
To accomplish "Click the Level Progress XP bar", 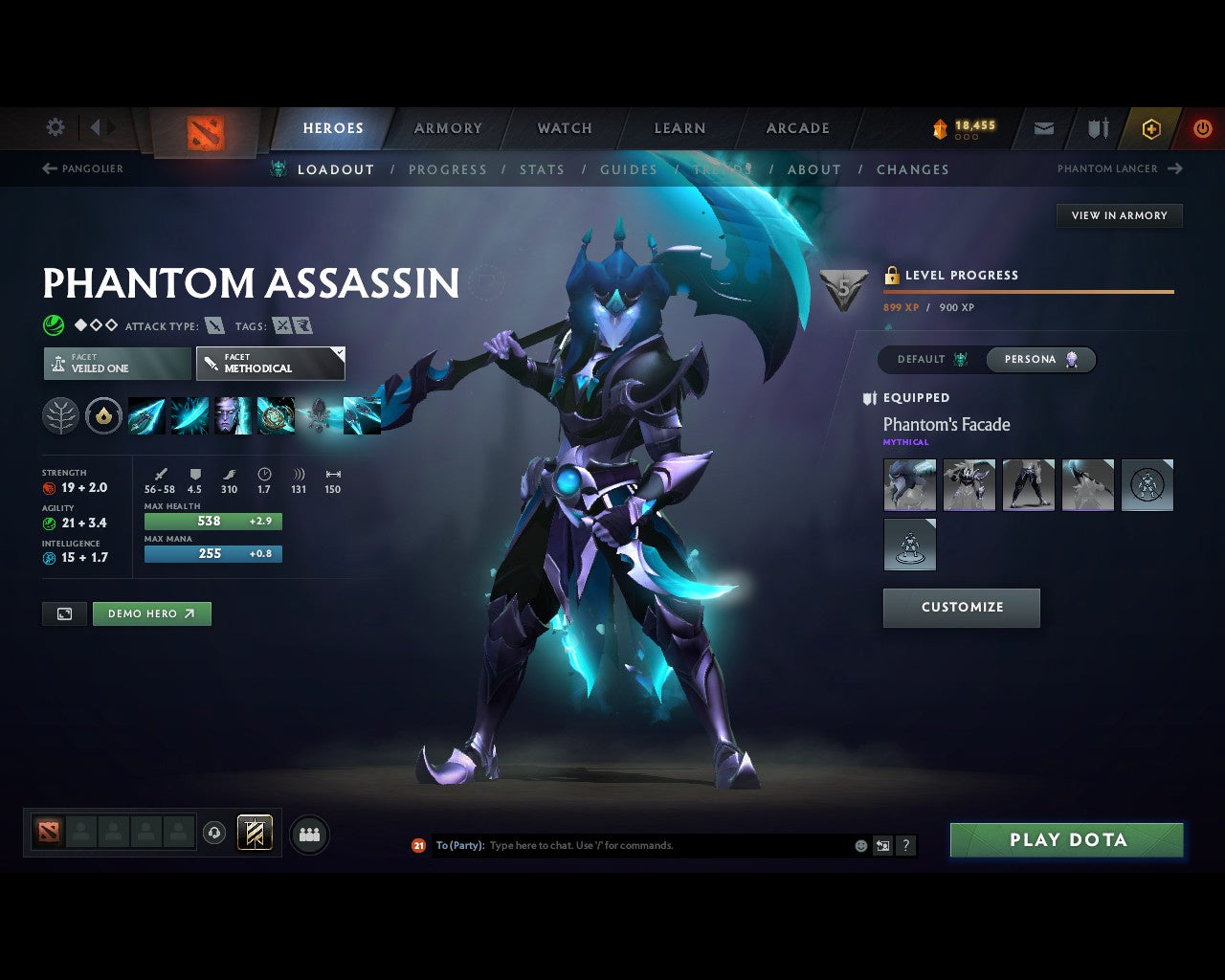I will (x=1029, y=291).
